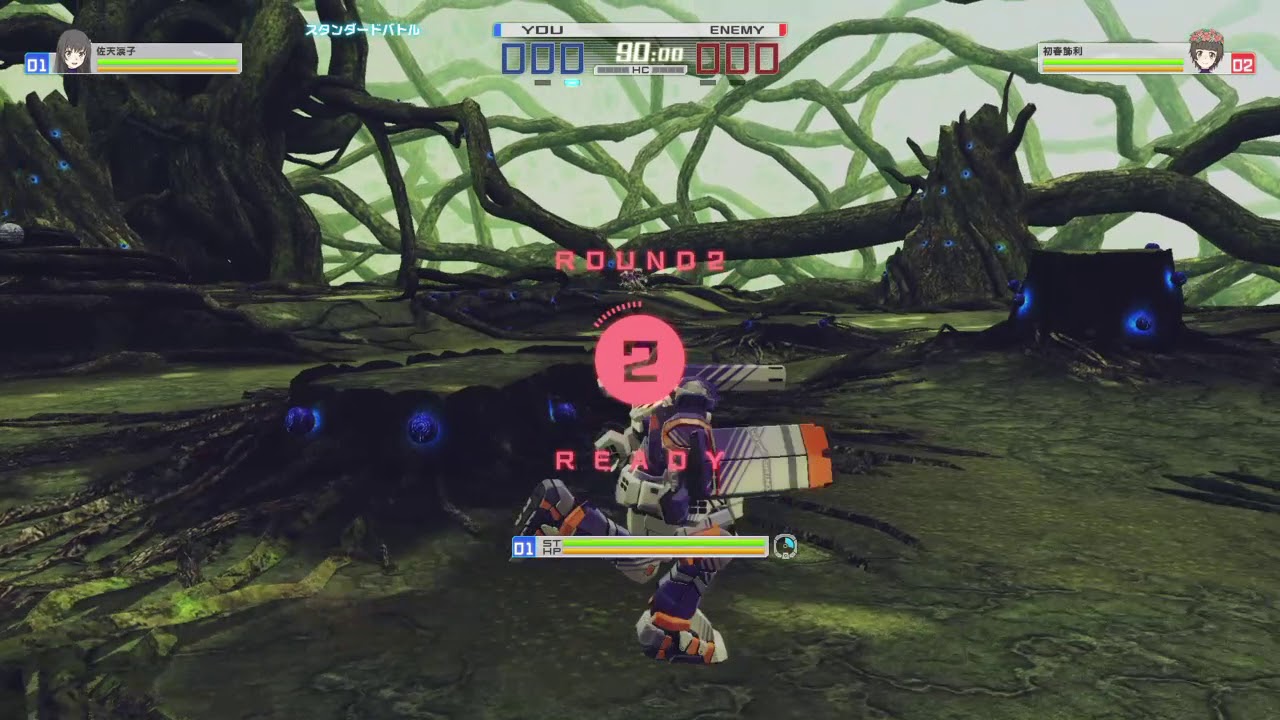Open the スタンダードバトル mode label

[362, 31]
